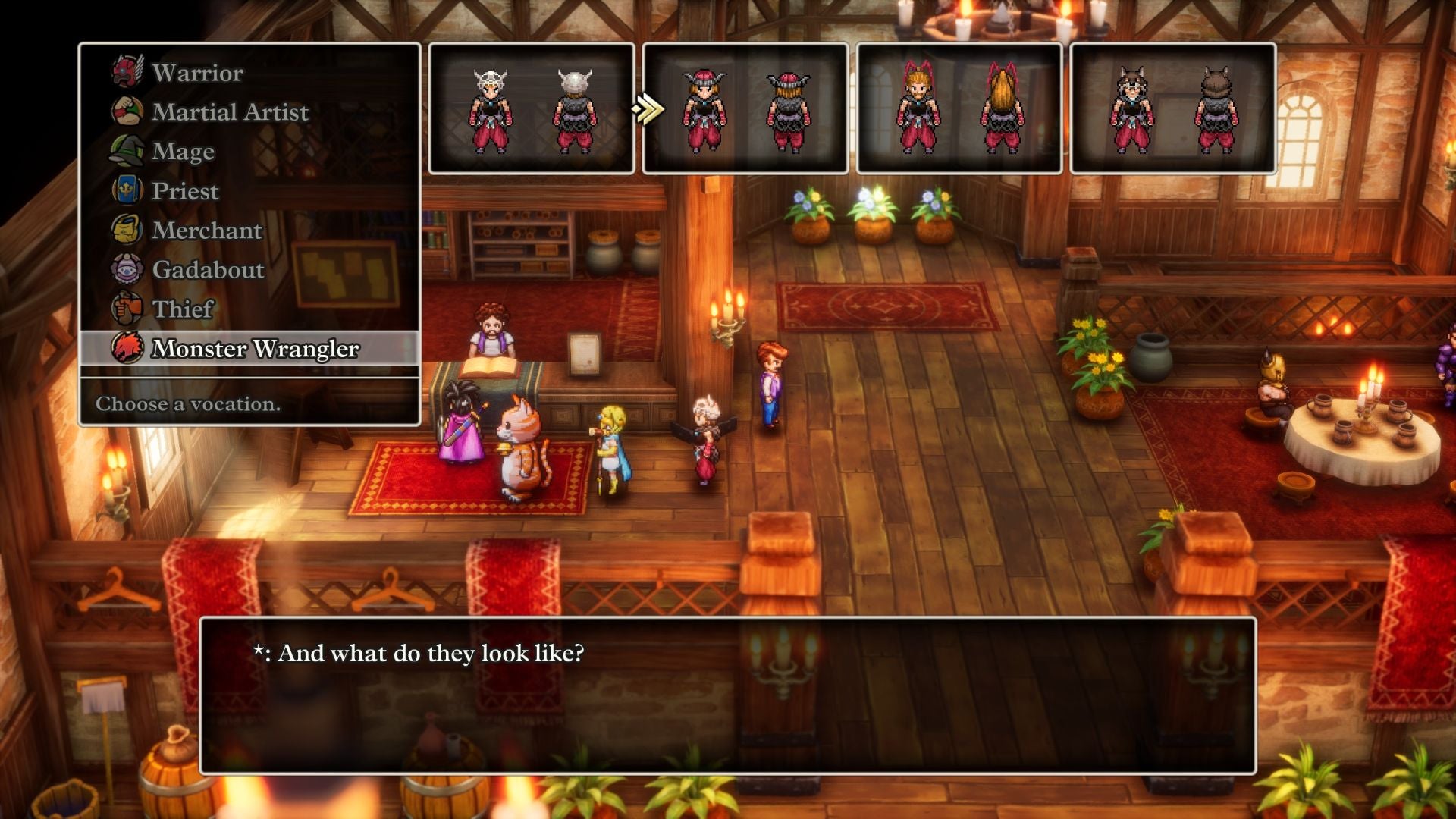Pick the third appearance with long blonde ponytail
The image size is (1456, 819).
pyautogui.click(x=959, y=110)
